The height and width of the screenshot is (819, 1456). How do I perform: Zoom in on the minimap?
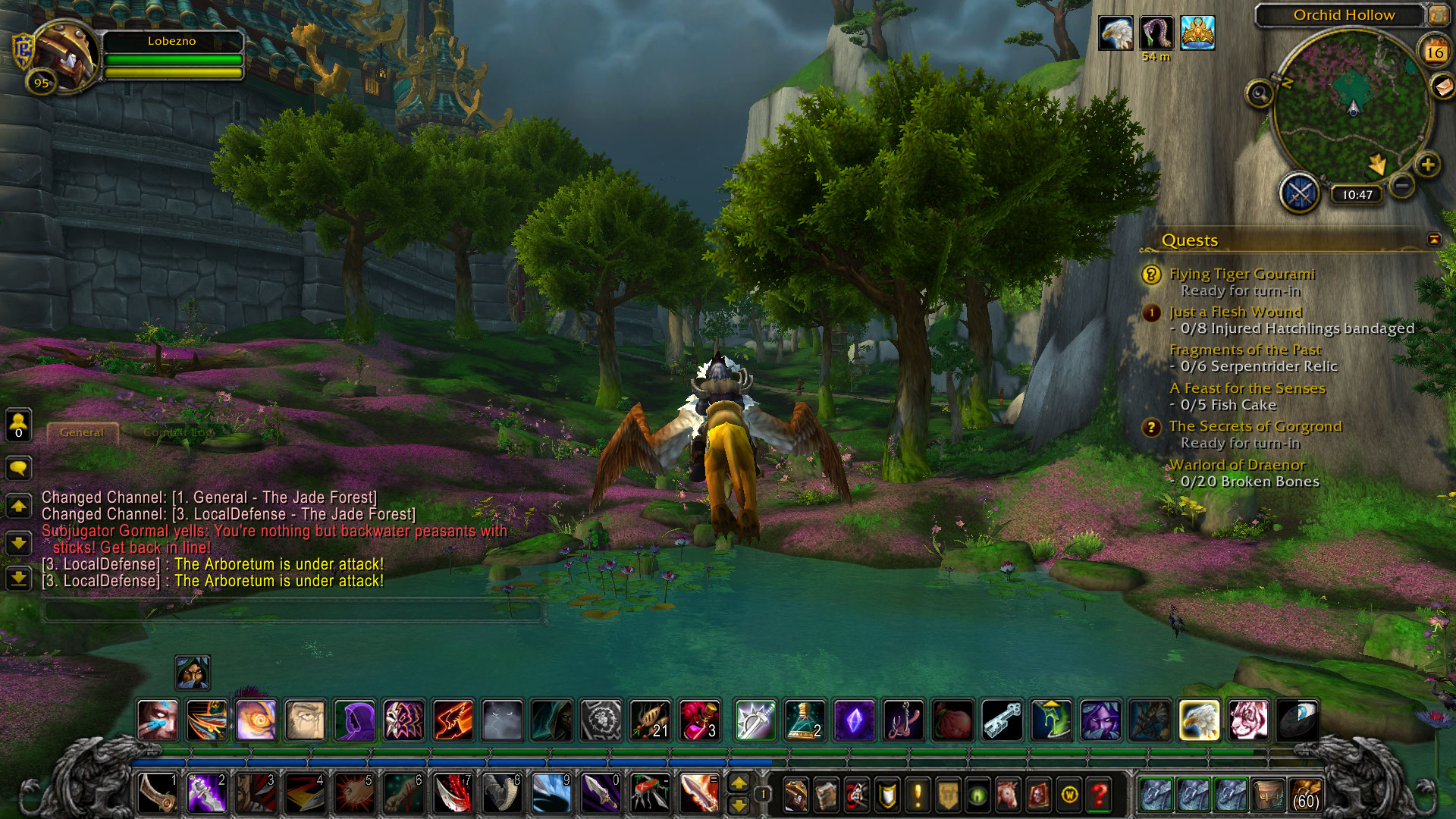1427,165
